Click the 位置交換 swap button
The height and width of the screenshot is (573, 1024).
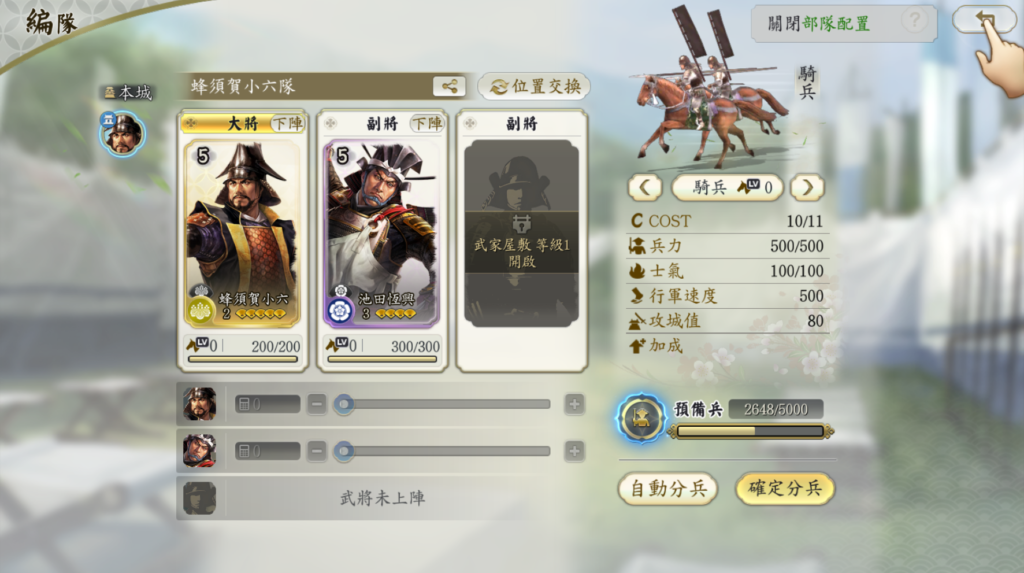click(x=534, y=86)
